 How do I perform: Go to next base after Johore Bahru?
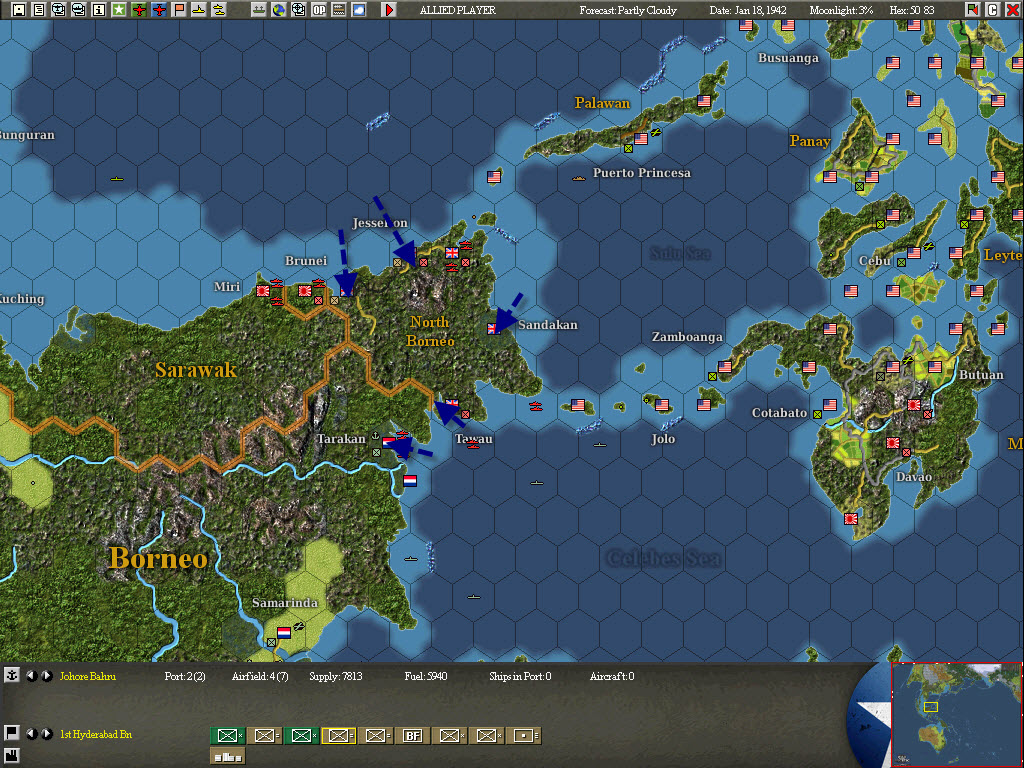click(x=46, y=676)
